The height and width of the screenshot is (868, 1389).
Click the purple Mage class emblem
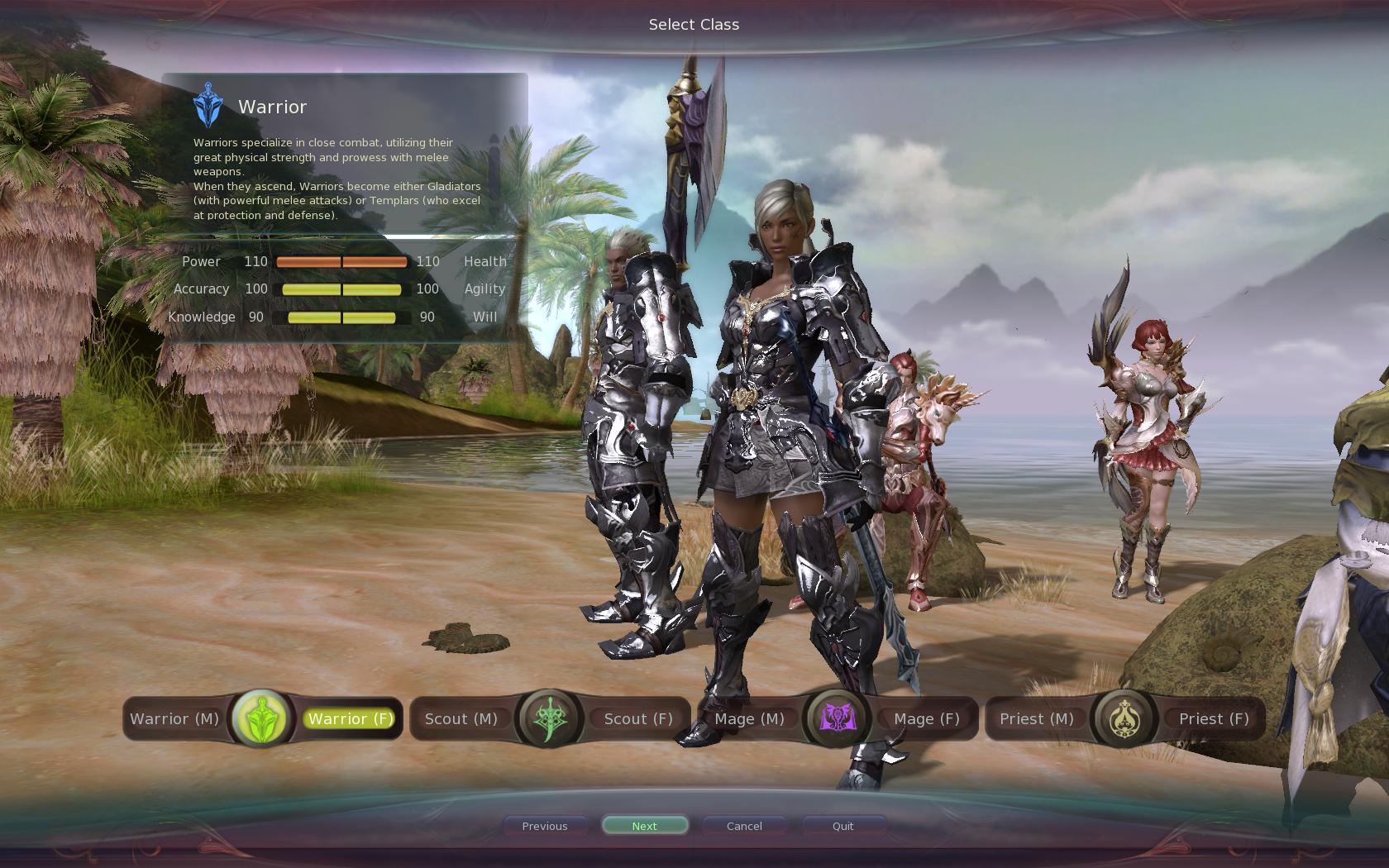tap(838, 718)
